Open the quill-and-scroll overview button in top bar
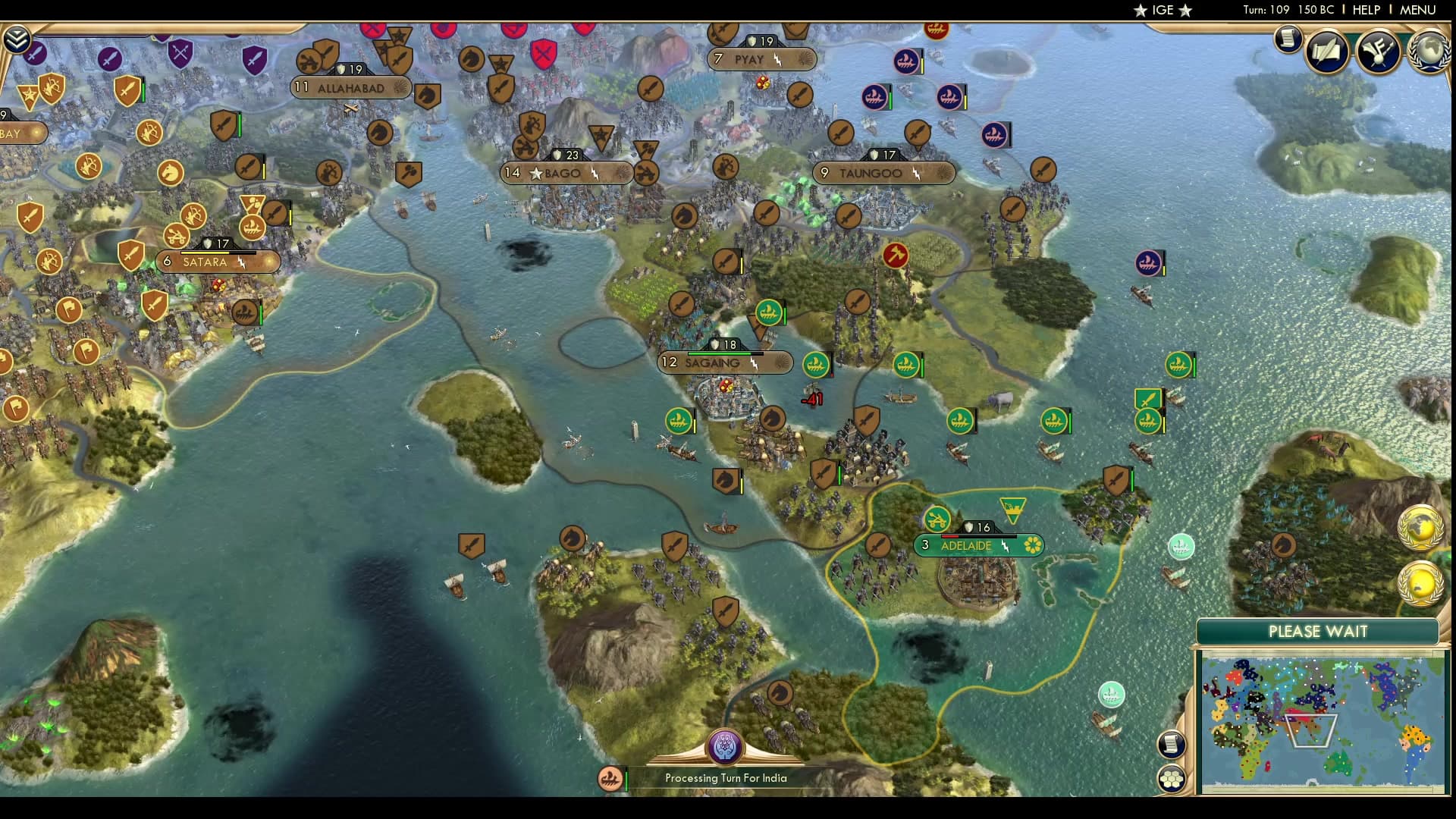 click(x=1326, y=52)
